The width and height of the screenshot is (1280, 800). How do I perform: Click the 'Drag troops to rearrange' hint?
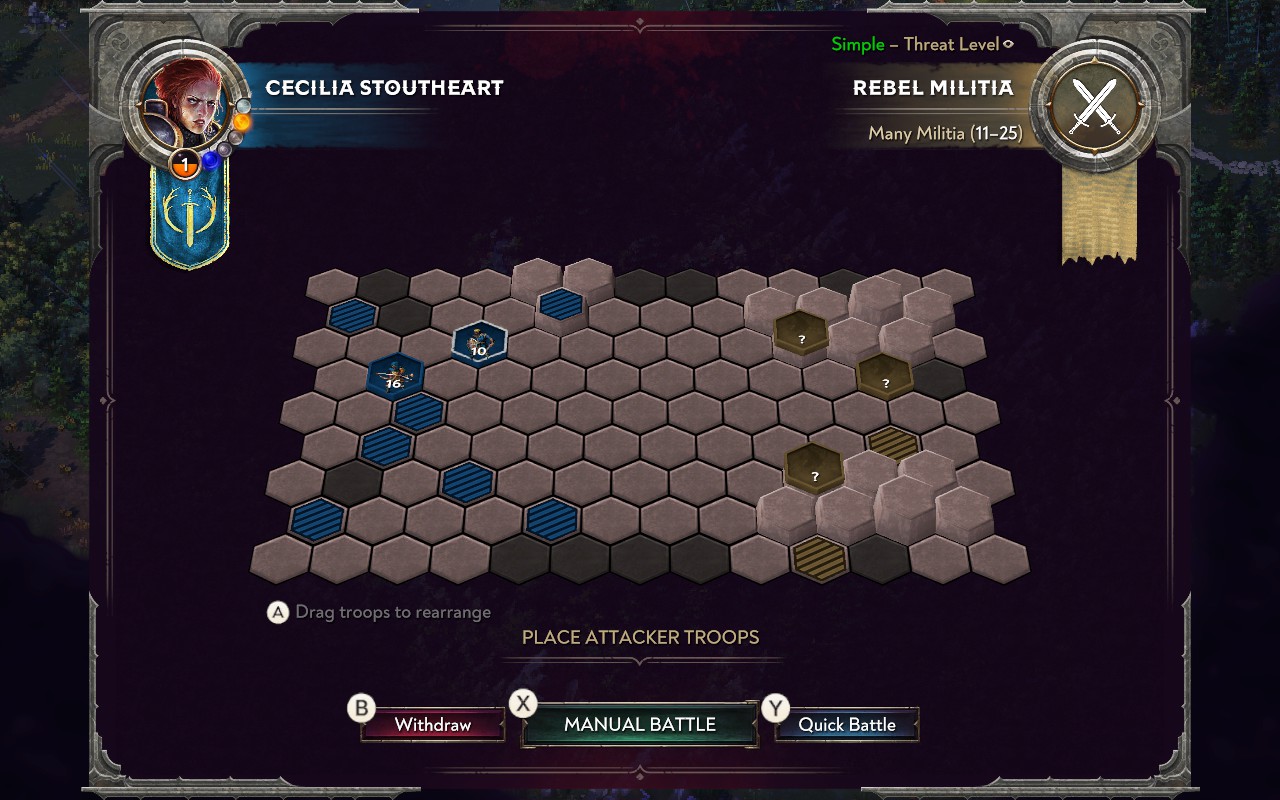(390, 612)
